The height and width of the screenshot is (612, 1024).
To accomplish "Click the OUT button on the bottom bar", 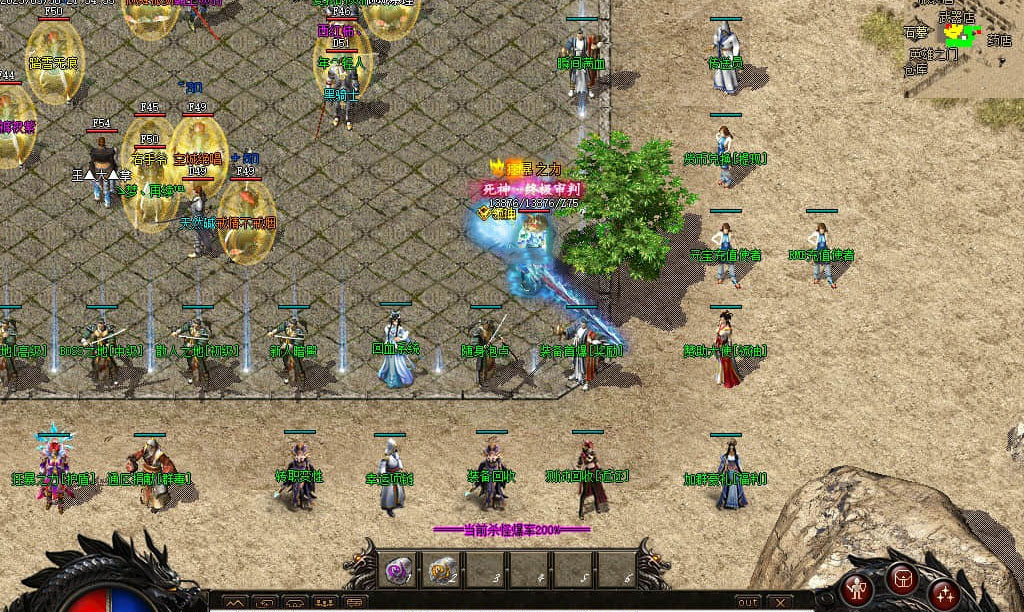I will pos(747,603).
